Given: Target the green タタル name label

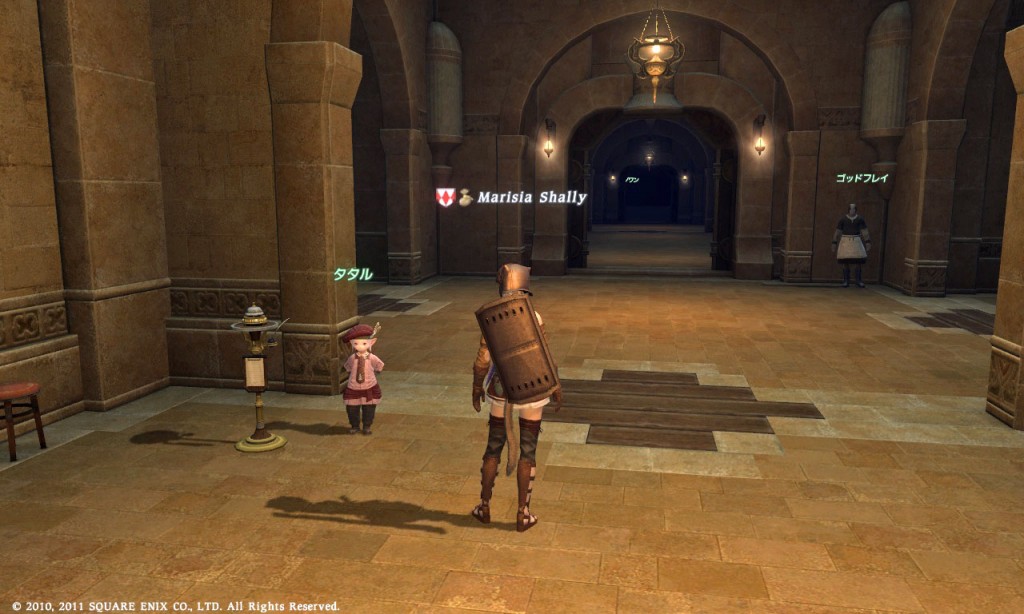Looking at the screenshot, I should [x=352, y=274].
